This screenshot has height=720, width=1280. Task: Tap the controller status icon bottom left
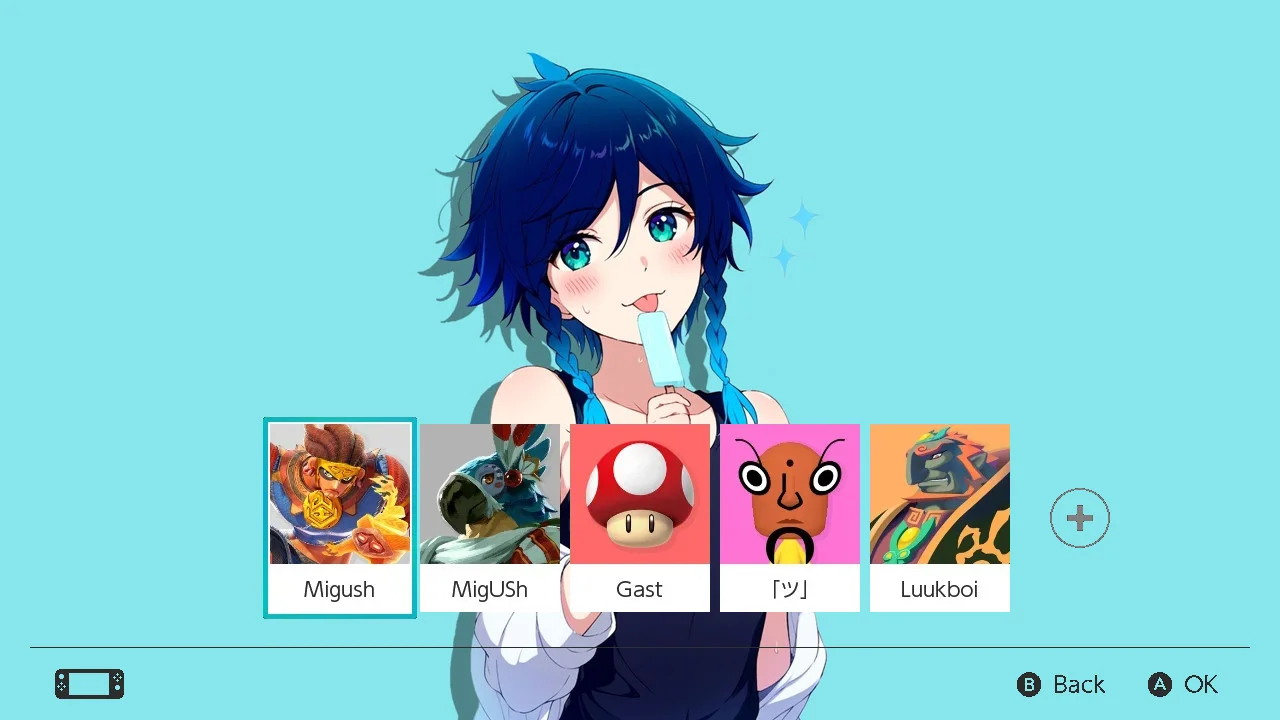(x=88, y=684)
